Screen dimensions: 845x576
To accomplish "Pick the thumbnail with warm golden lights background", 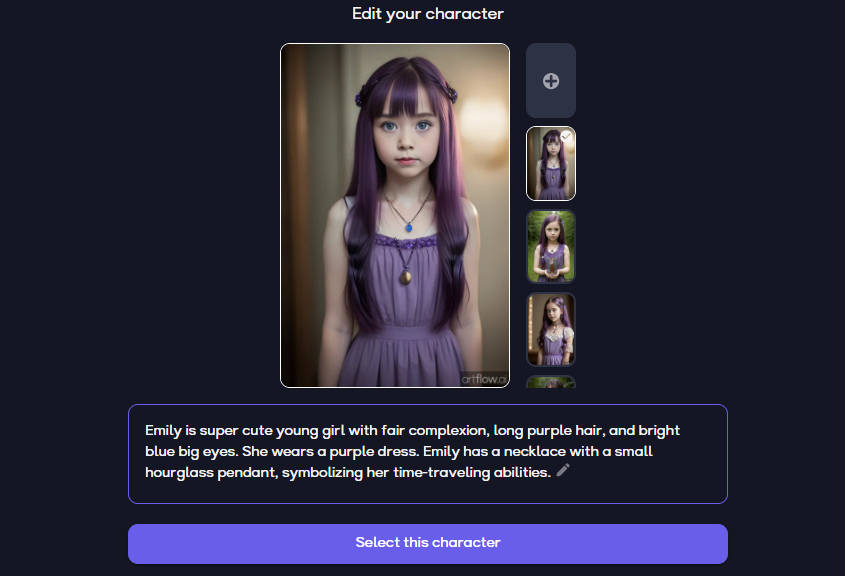I will coord(551,329).
